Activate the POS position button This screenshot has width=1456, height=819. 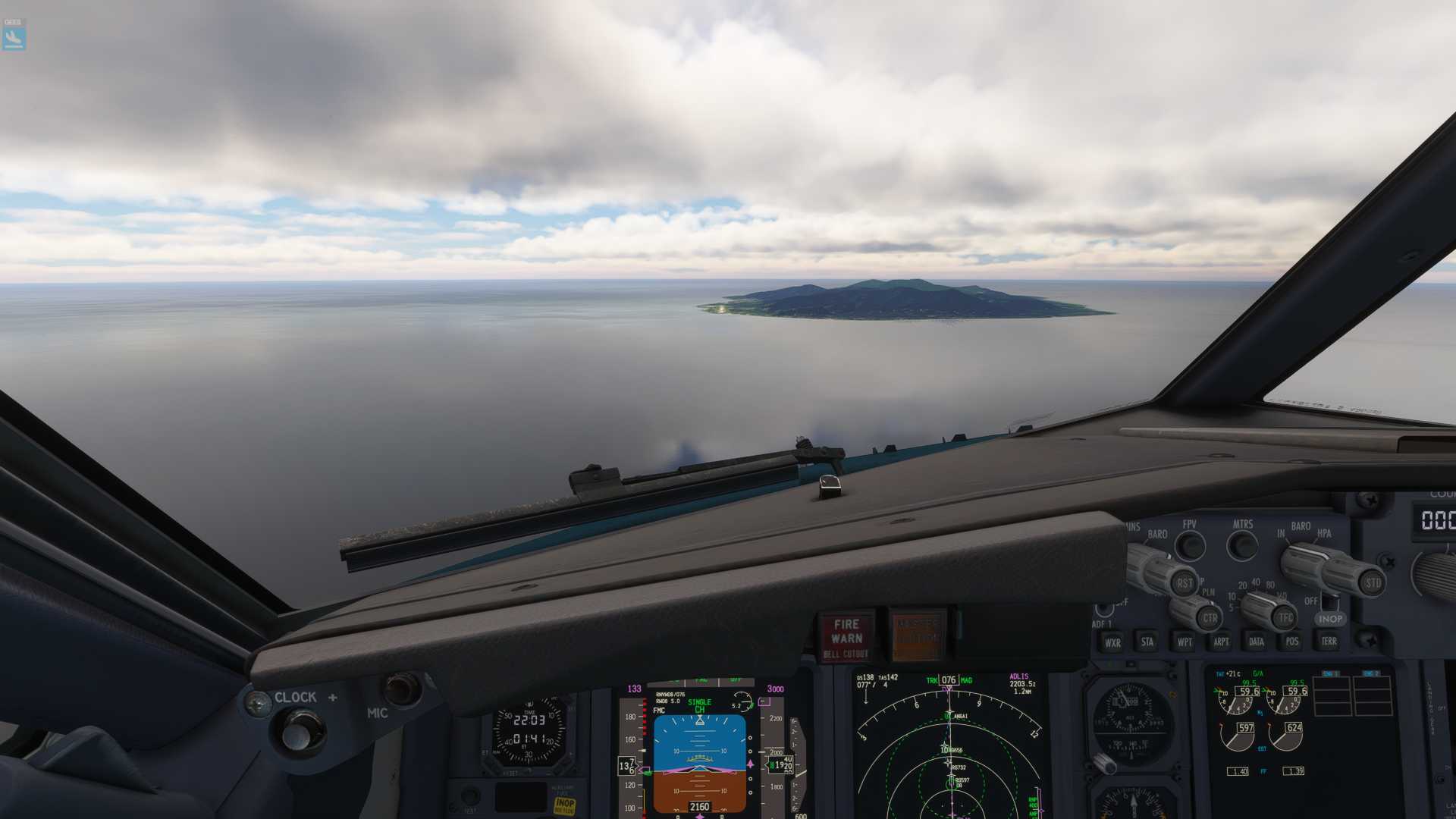(1292, 642)
